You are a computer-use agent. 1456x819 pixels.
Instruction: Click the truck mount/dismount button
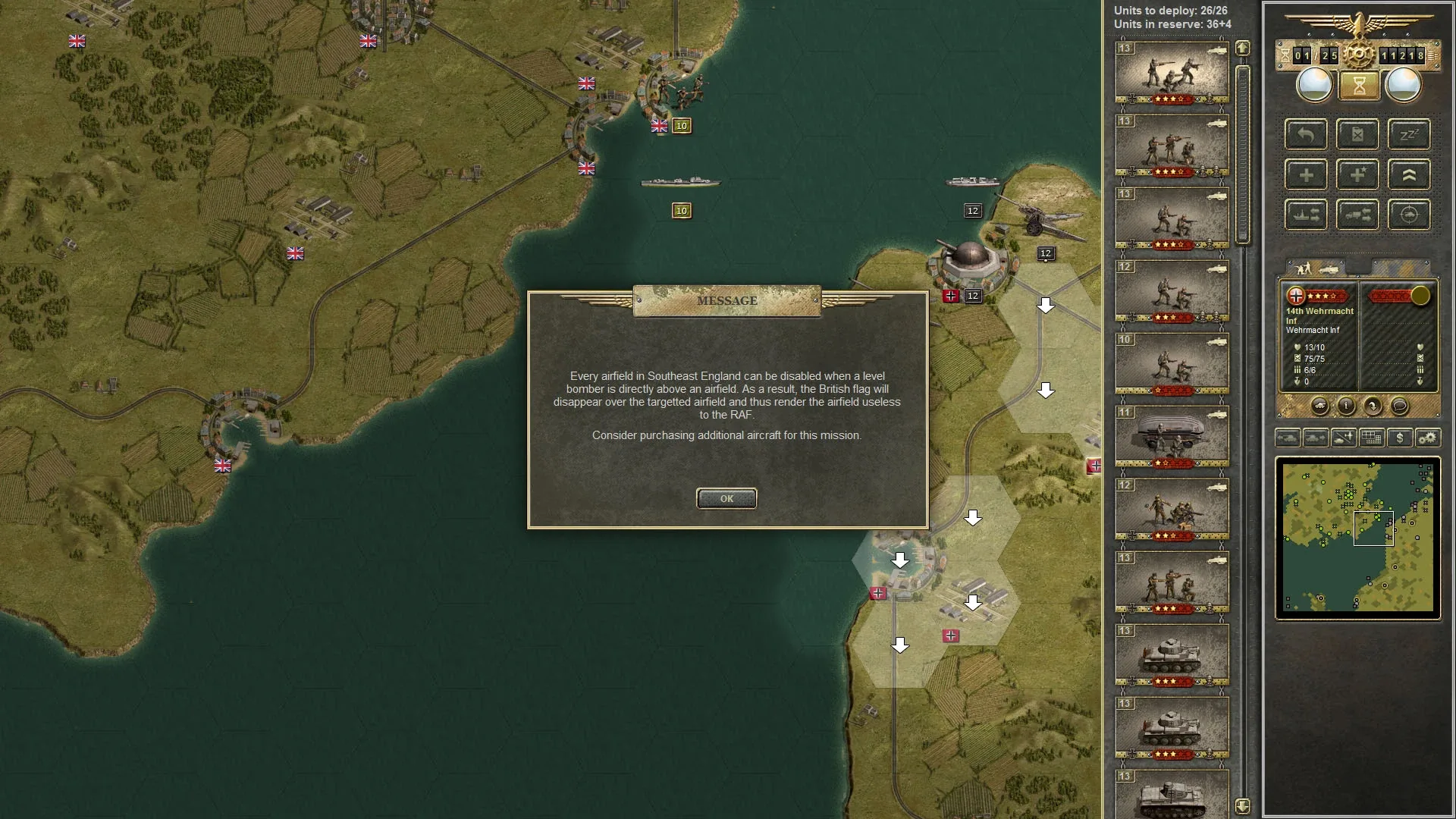1357,215
